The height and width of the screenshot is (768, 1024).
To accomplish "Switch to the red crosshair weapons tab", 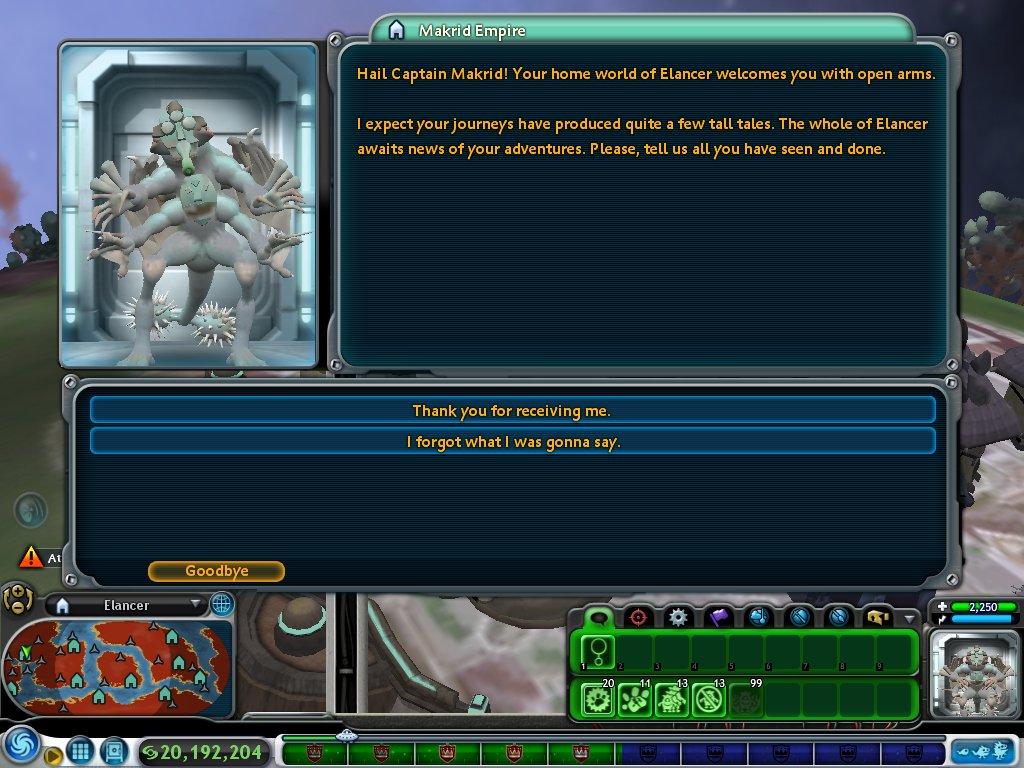I will [638, 617].
